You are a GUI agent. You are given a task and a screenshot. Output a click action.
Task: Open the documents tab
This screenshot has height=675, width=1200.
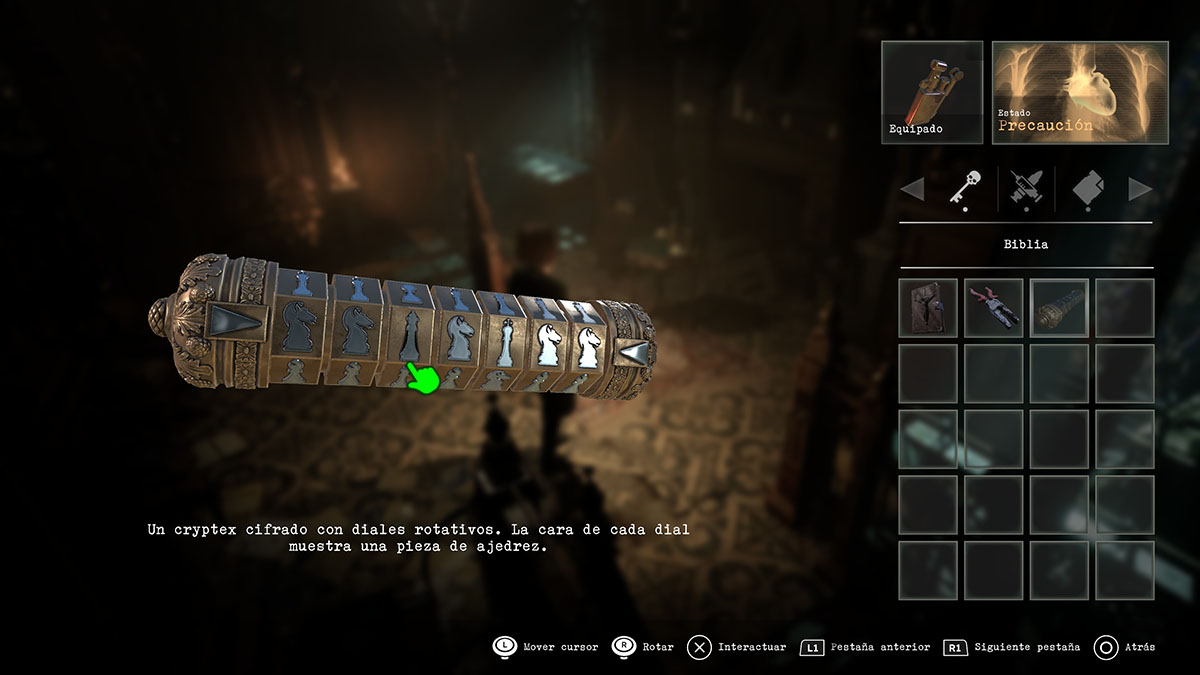tap(1088, 188)
